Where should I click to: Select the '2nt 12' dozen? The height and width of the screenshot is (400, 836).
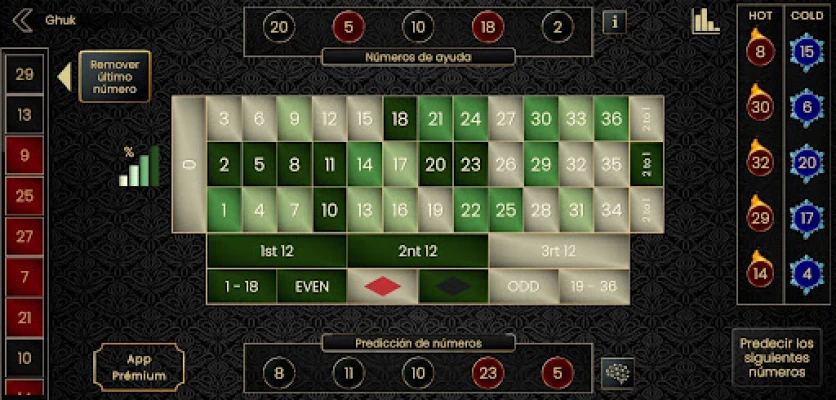[x=417, y=251]
